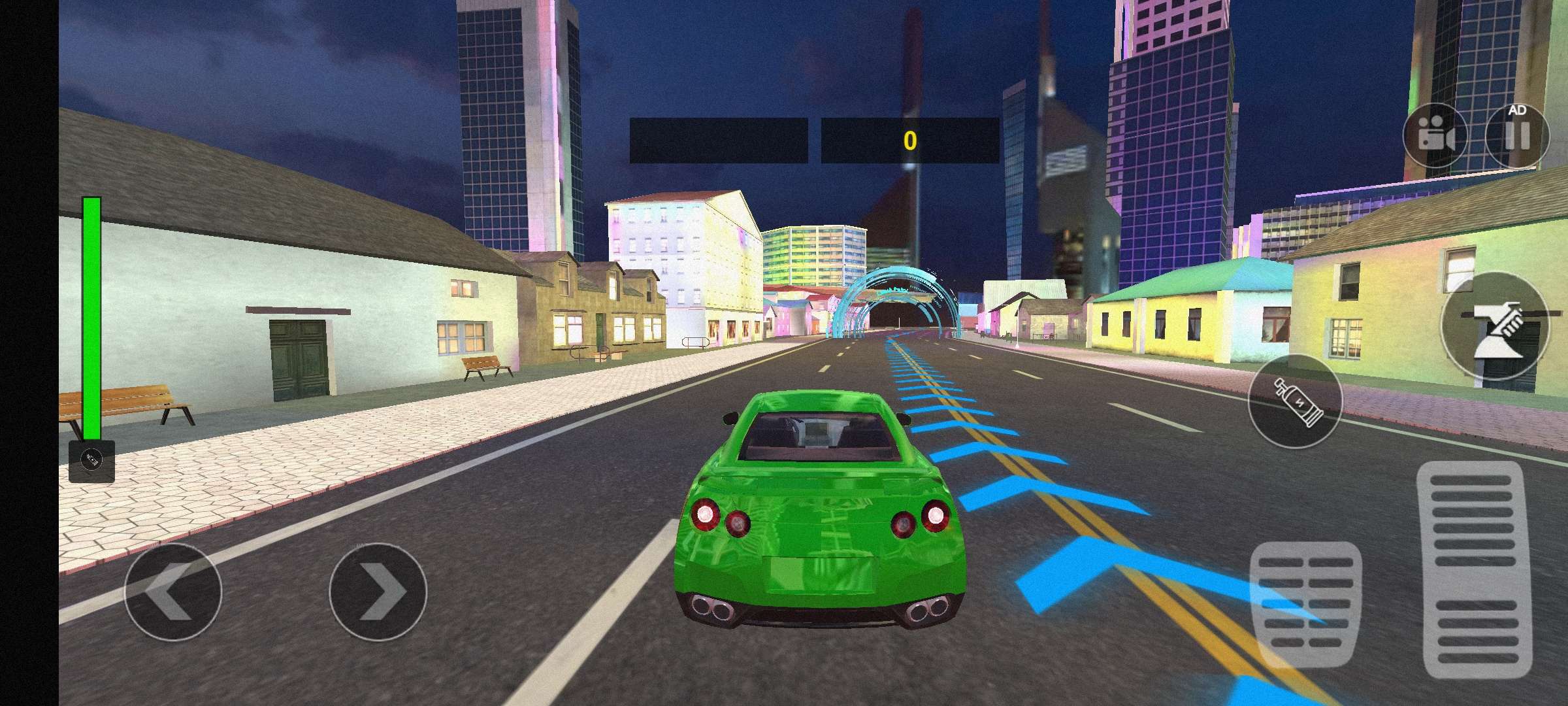Screen dimensions: 1568x706
Task: Open the pause menu via the AD button
Action: coord(1518,136)
